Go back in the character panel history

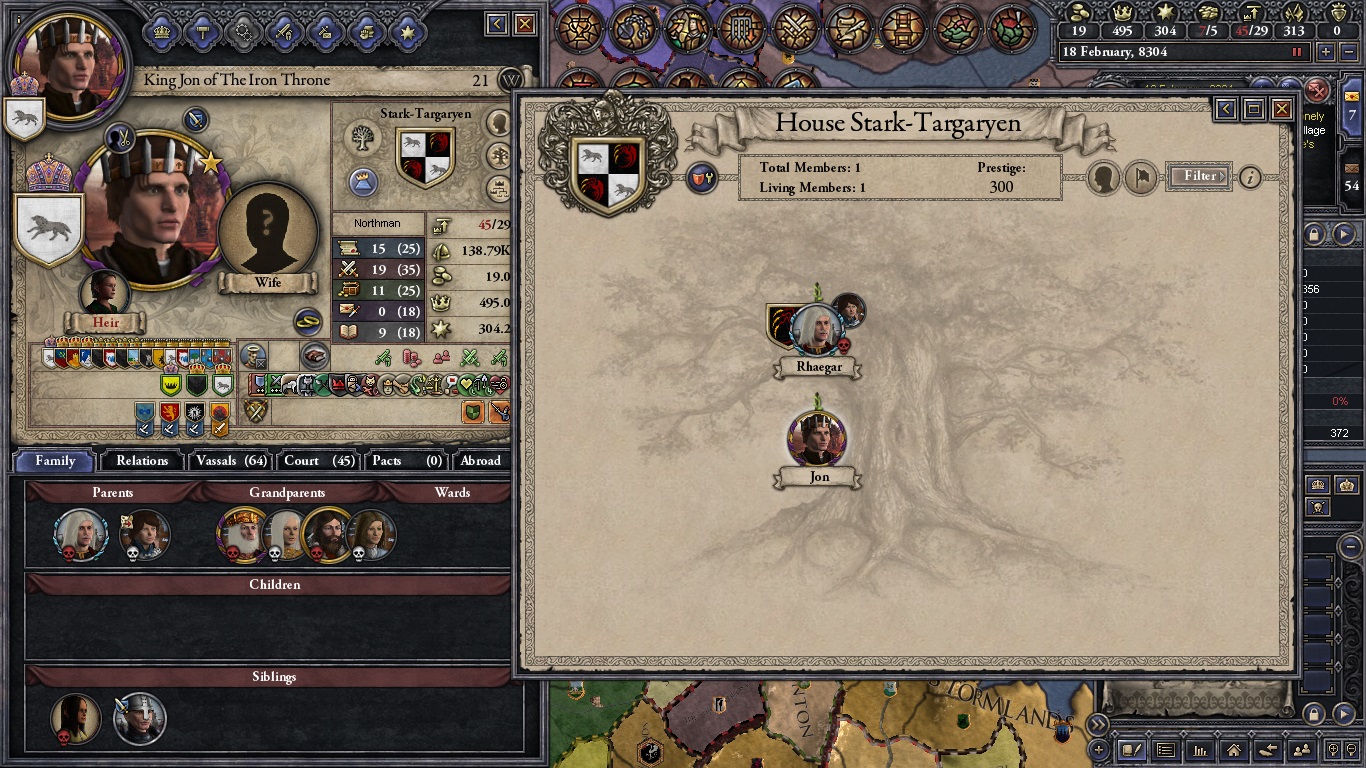[497, 24]
